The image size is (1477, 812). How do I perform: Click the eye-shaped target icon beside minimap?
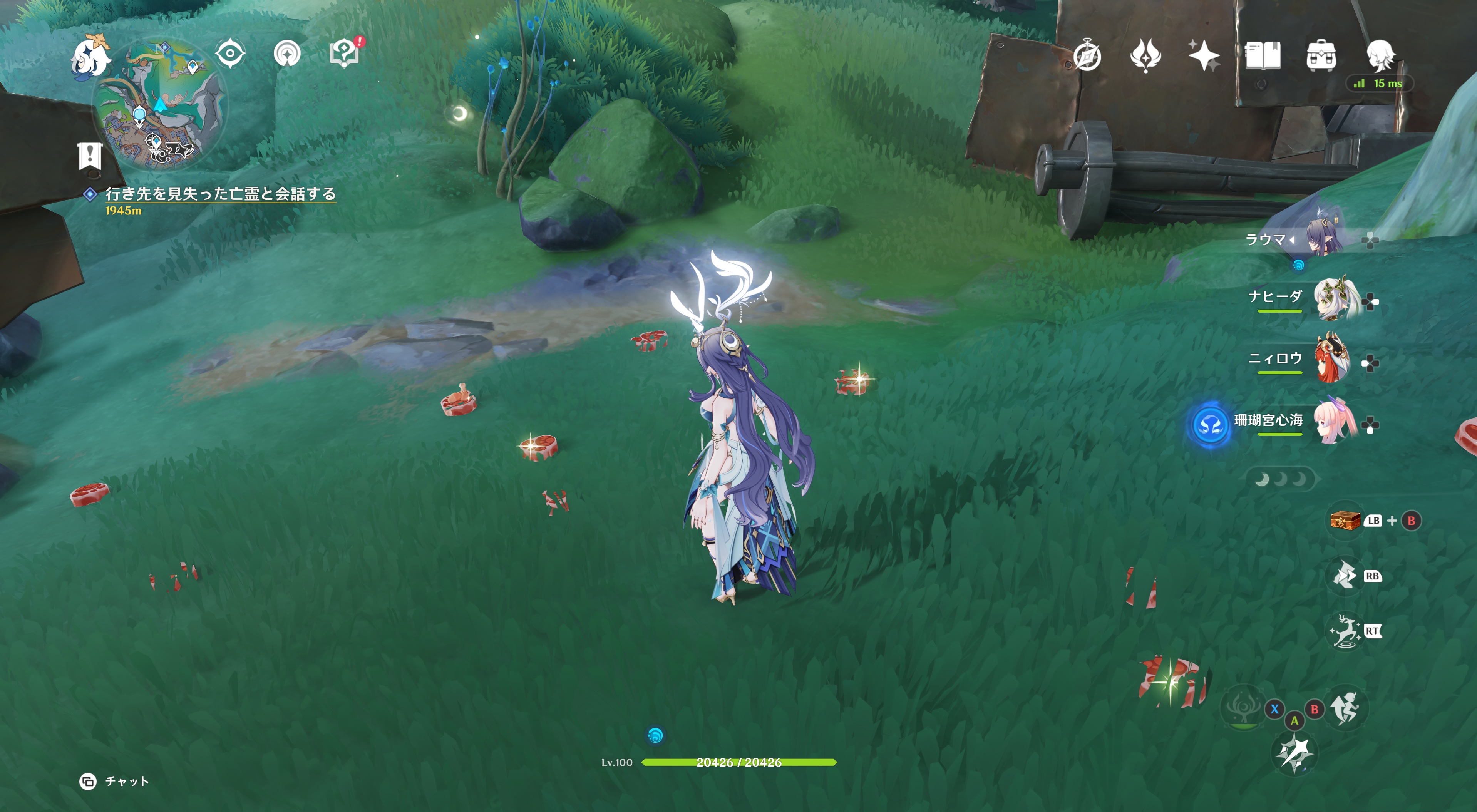230,54
